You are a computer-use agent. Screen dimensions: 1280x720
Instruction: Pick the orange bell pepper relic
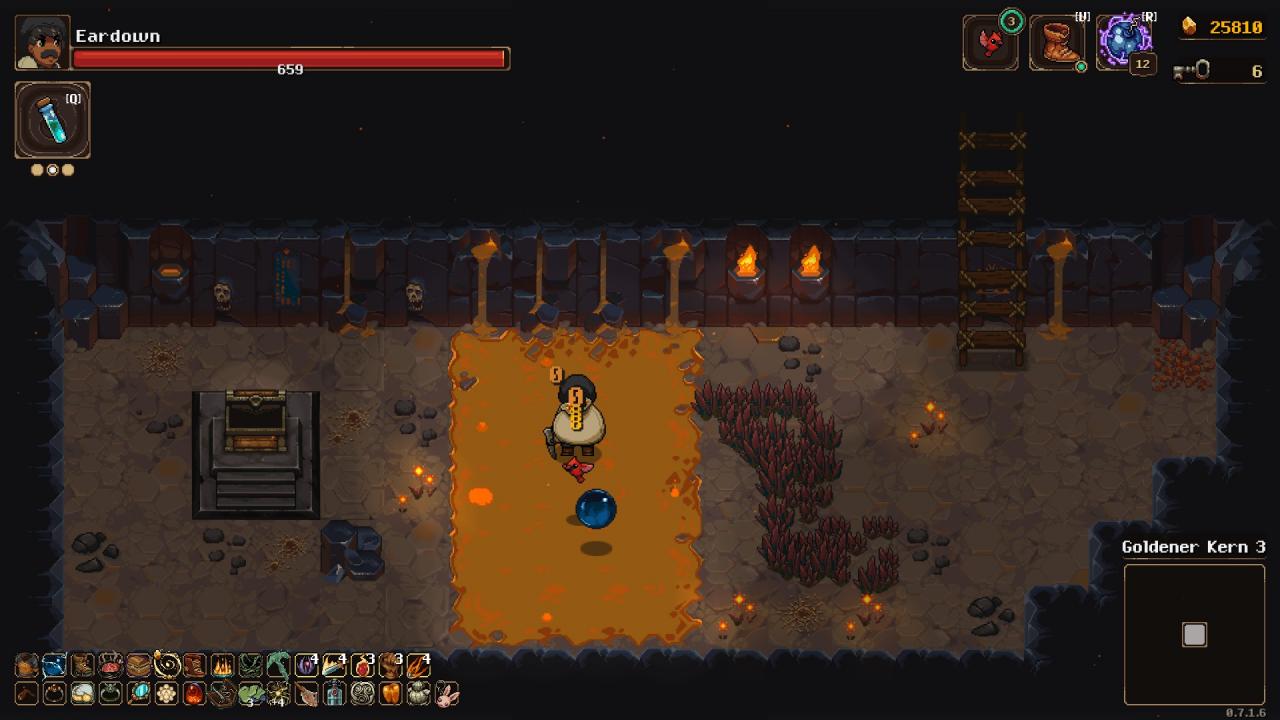(x=391, y=693)
